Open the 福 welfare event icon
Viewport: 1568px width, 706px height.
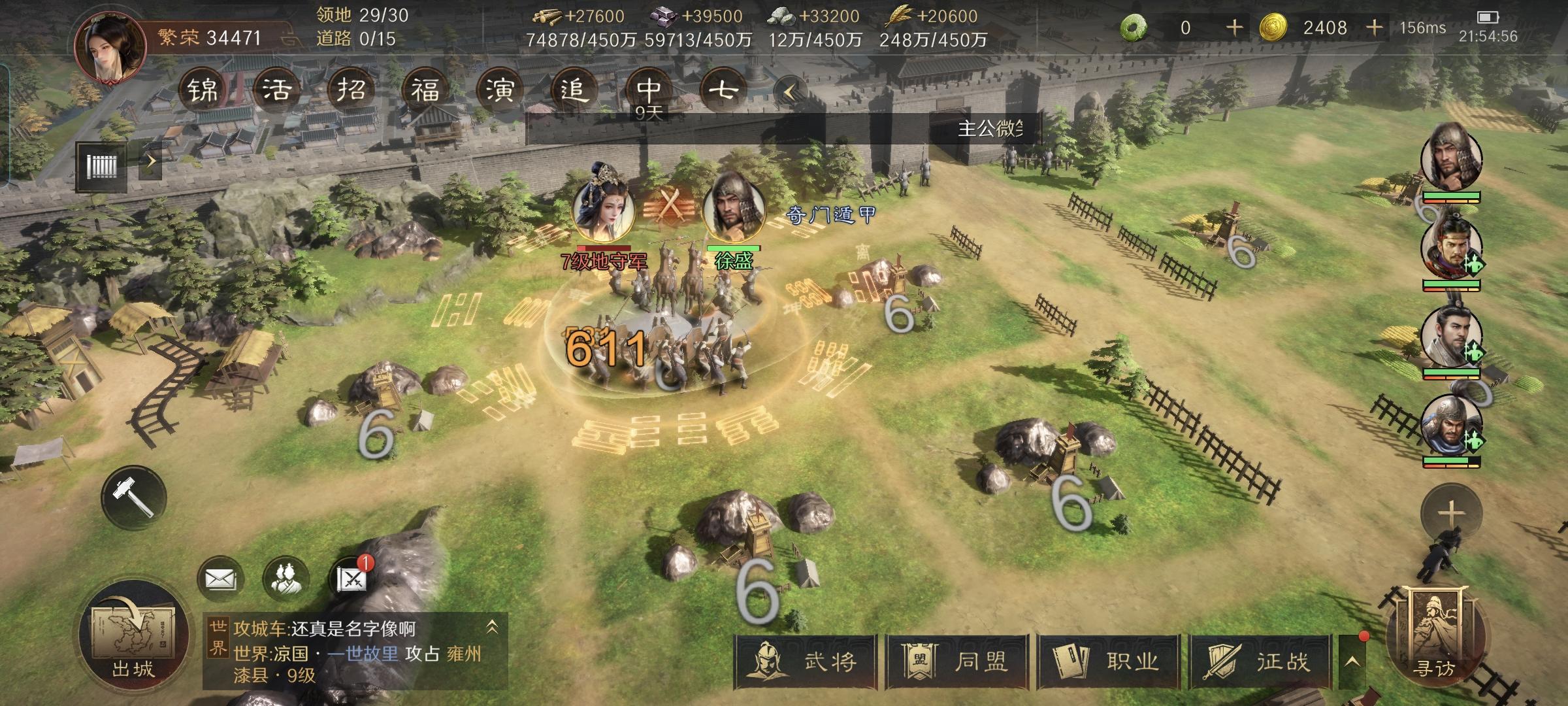pyautogui.click(x=425, y=90)
